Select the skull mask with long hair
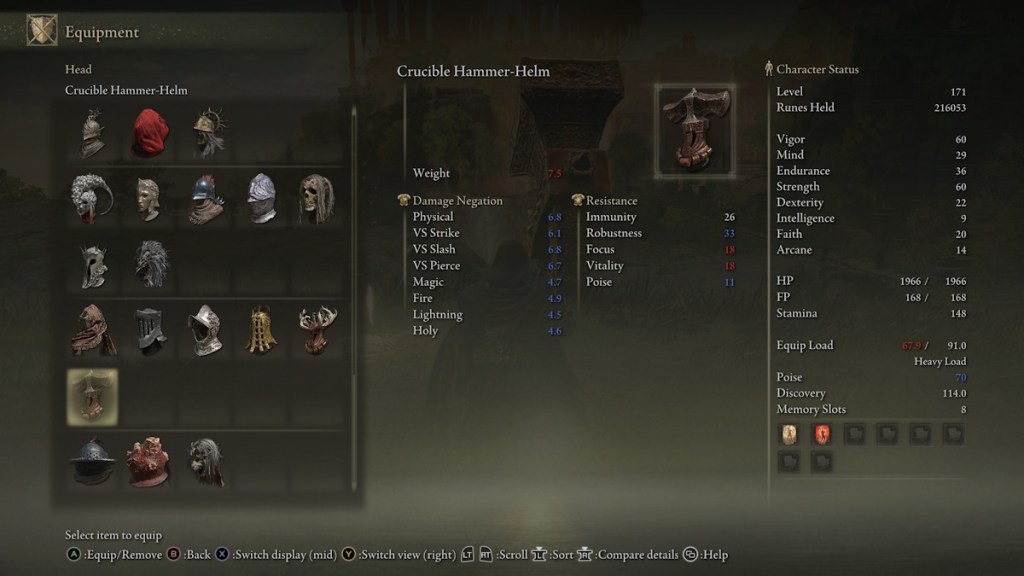This screenshot has height=576, width=1024. [316, 198]
